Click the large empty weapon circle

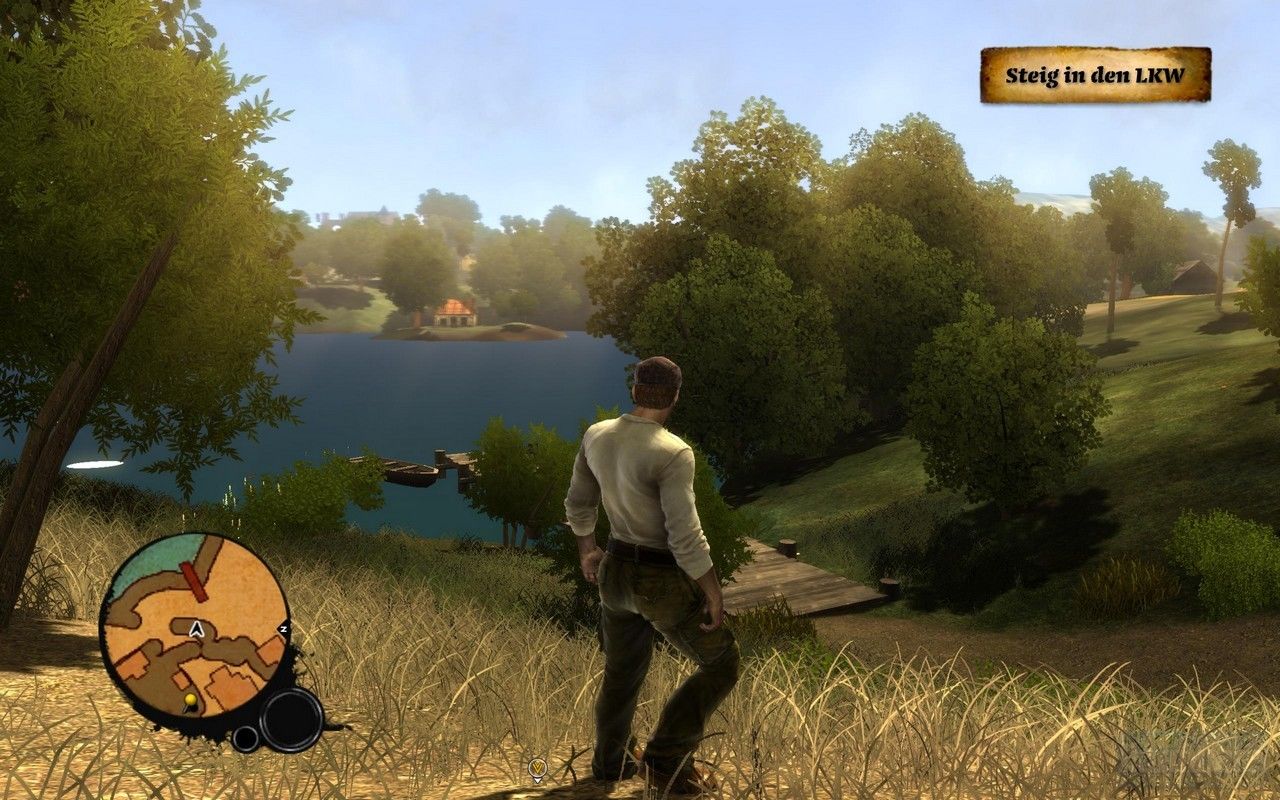[x=291, y=719]
